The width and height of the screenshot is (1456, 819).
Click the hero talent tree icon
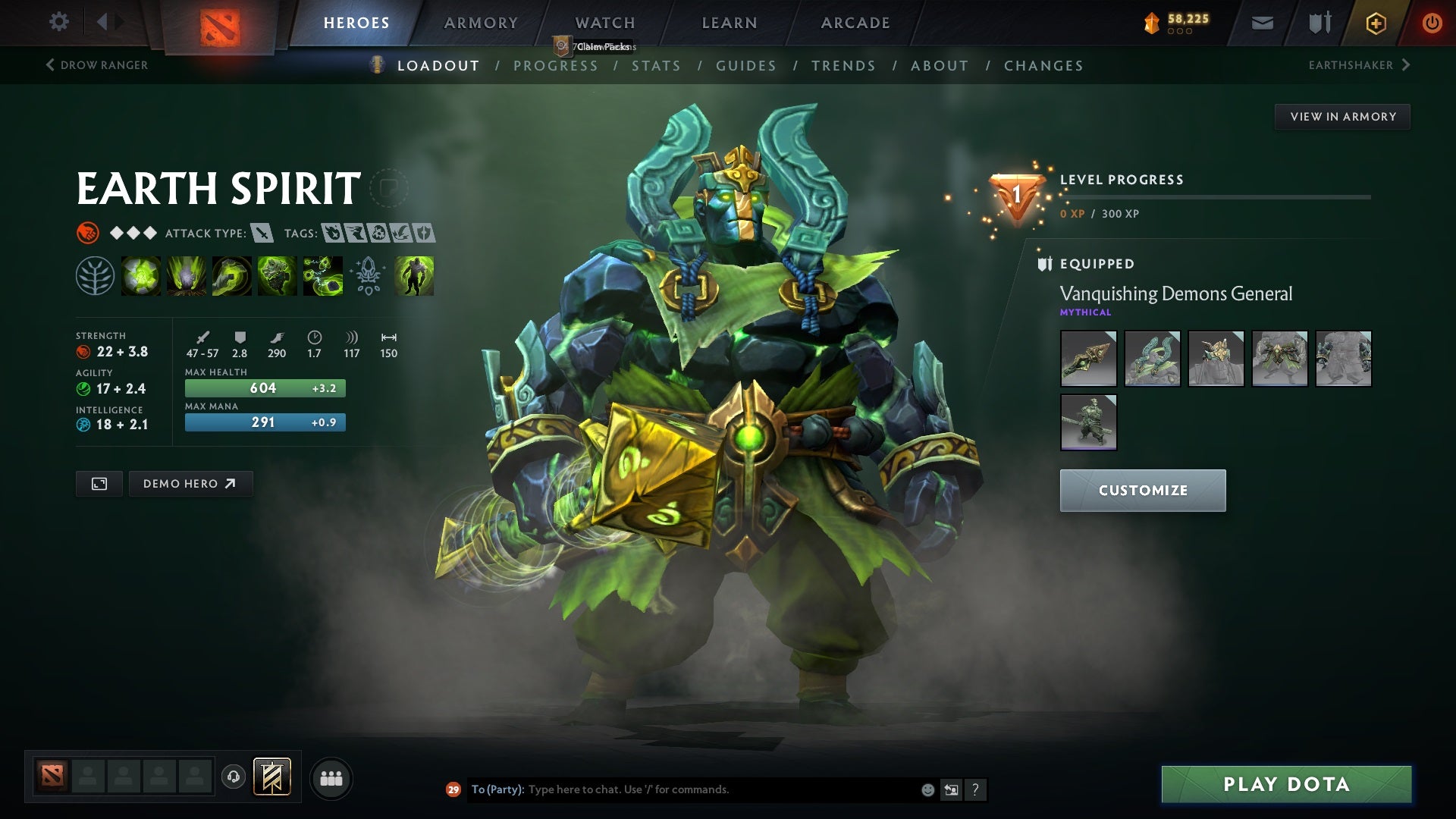click(x=96, y=277)
